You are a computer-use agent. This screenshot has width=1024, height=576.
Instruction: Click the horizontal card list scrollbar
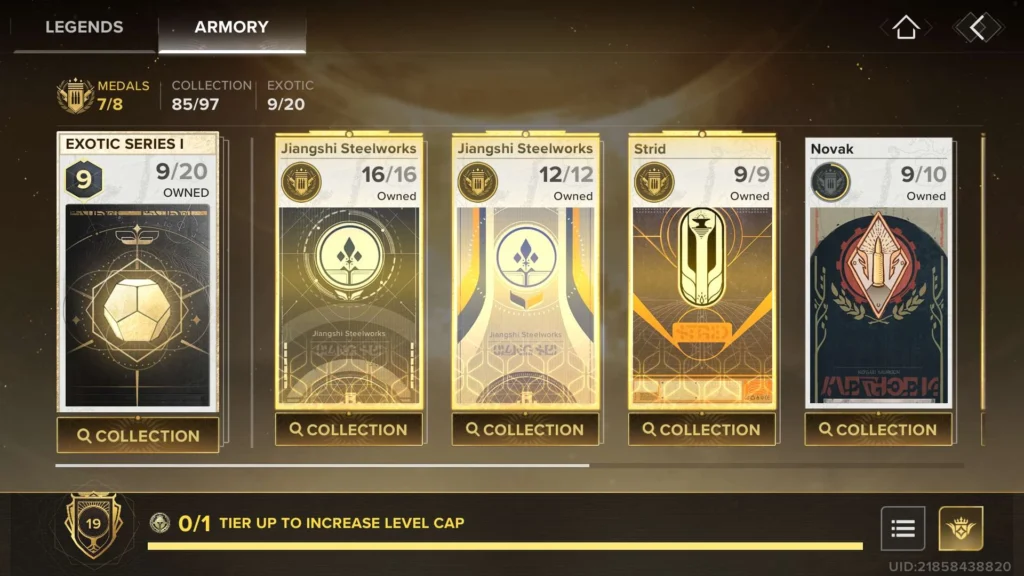click(322, 465)
